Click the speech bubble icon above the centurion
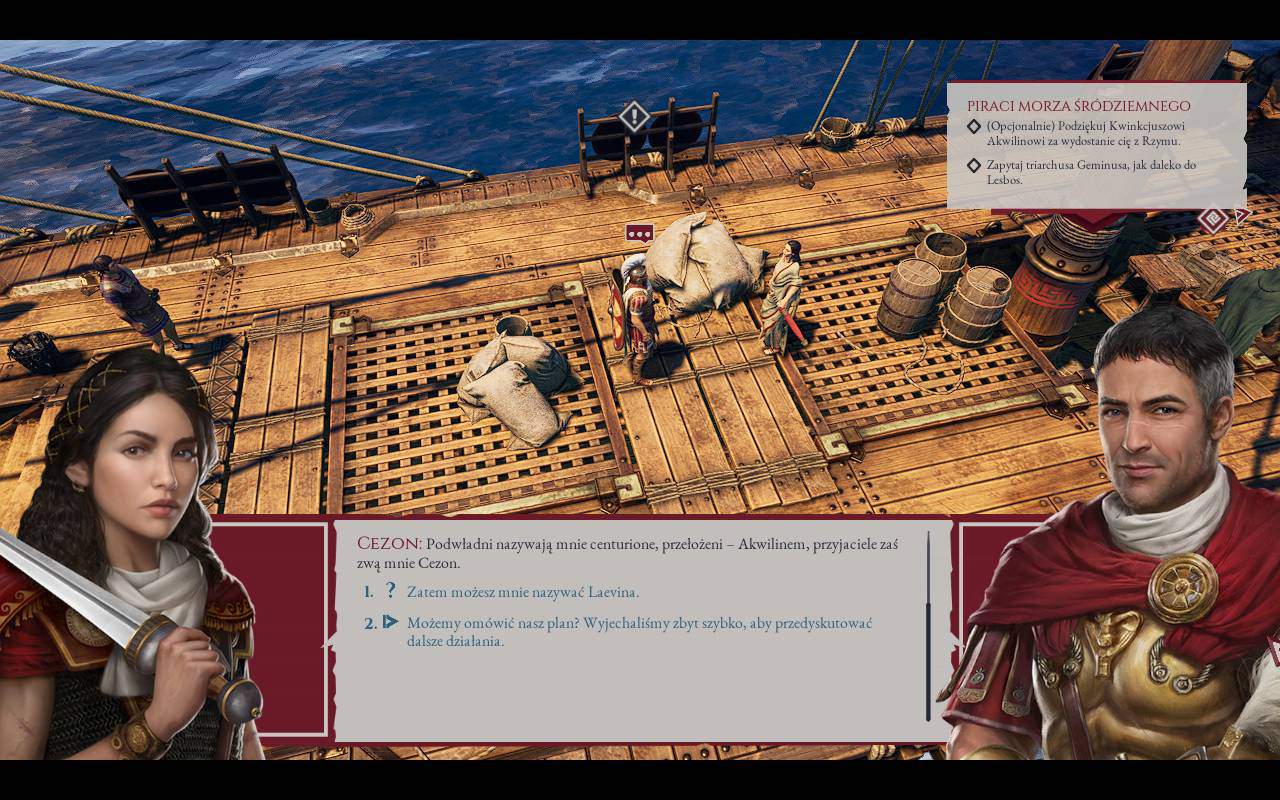Screen dimensions: 1280x800 639,234
